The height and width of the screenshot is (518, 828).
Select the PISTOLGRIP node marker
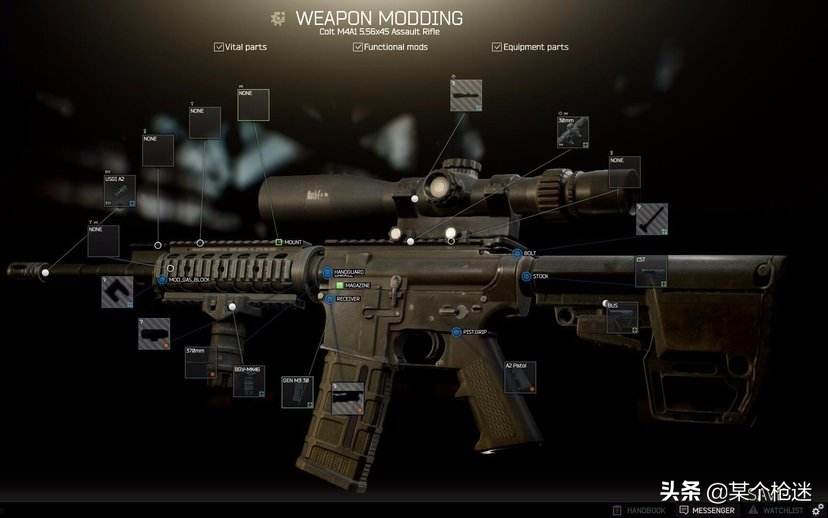pos(456,331)
